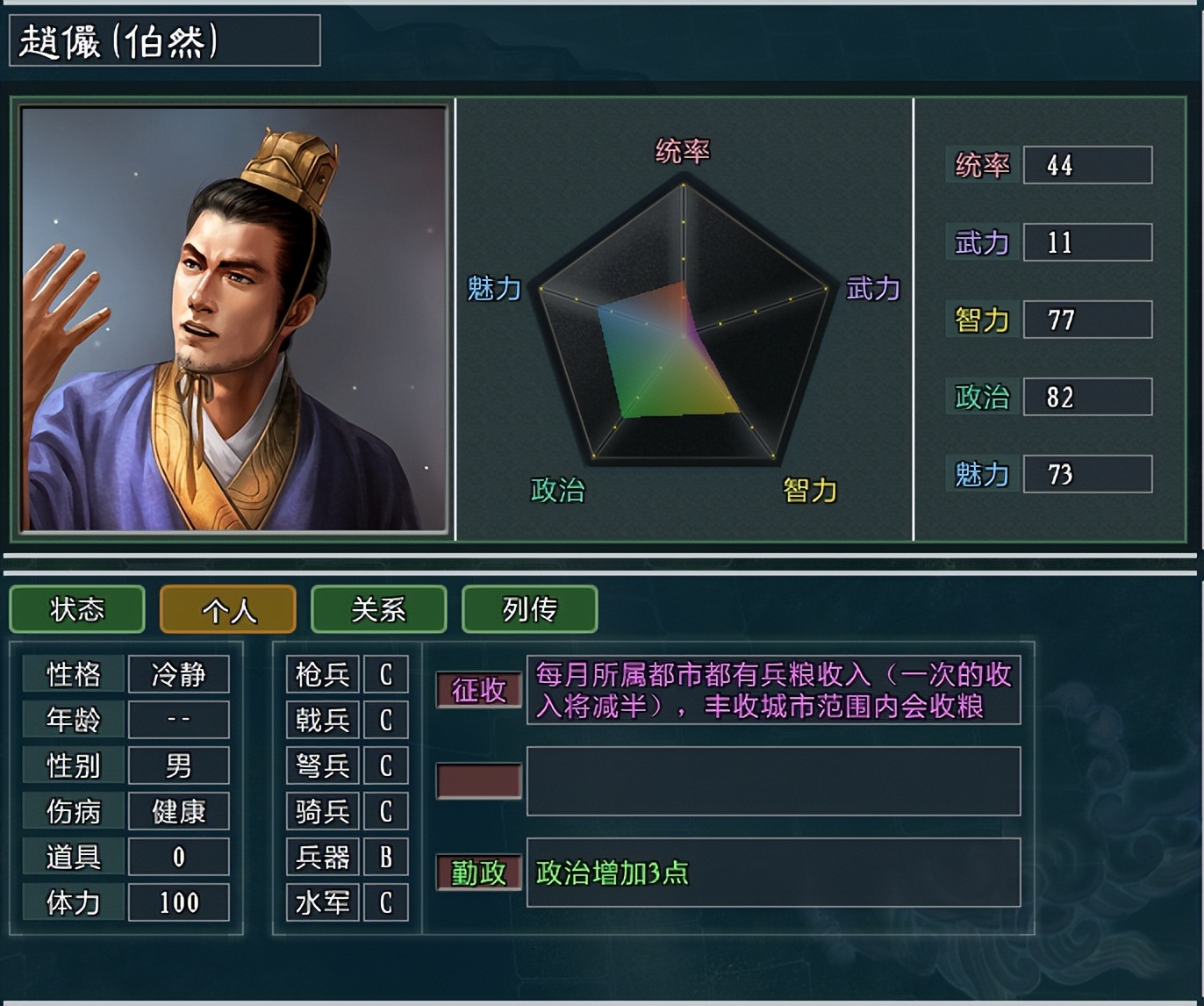Click the 体力 value showing 100
The width and height of the screenshot is (1204, 1006).
coord(178,902)
